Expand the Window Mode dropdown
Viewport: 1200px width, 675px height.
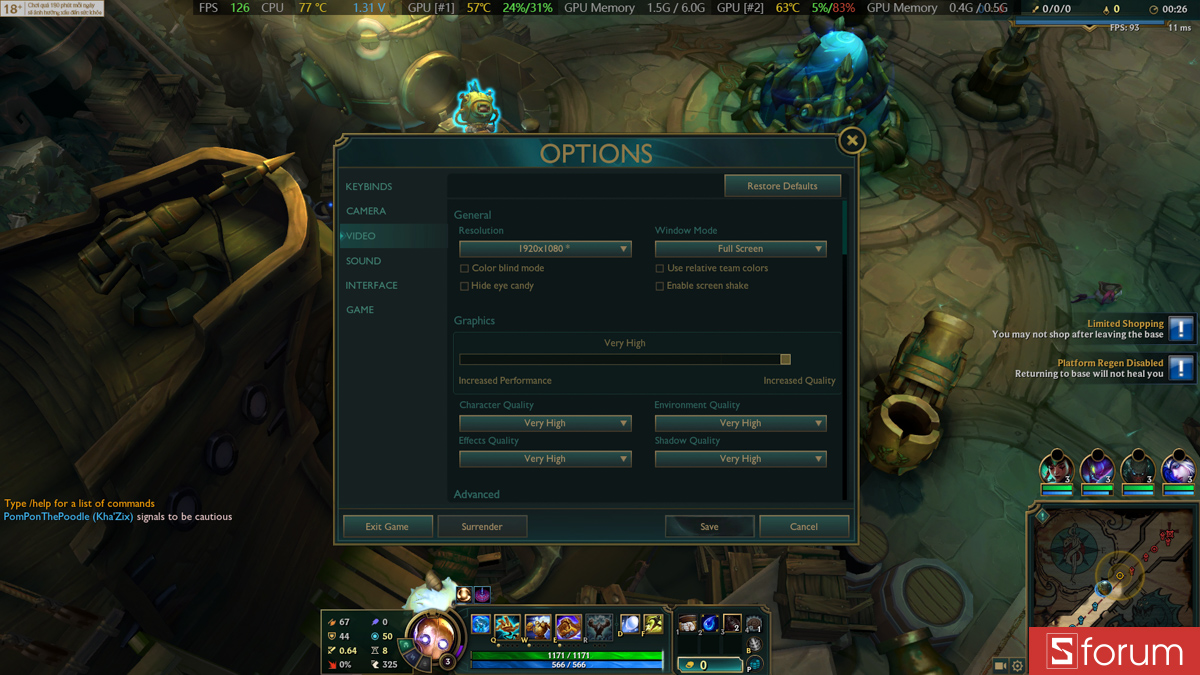[740, 249]
